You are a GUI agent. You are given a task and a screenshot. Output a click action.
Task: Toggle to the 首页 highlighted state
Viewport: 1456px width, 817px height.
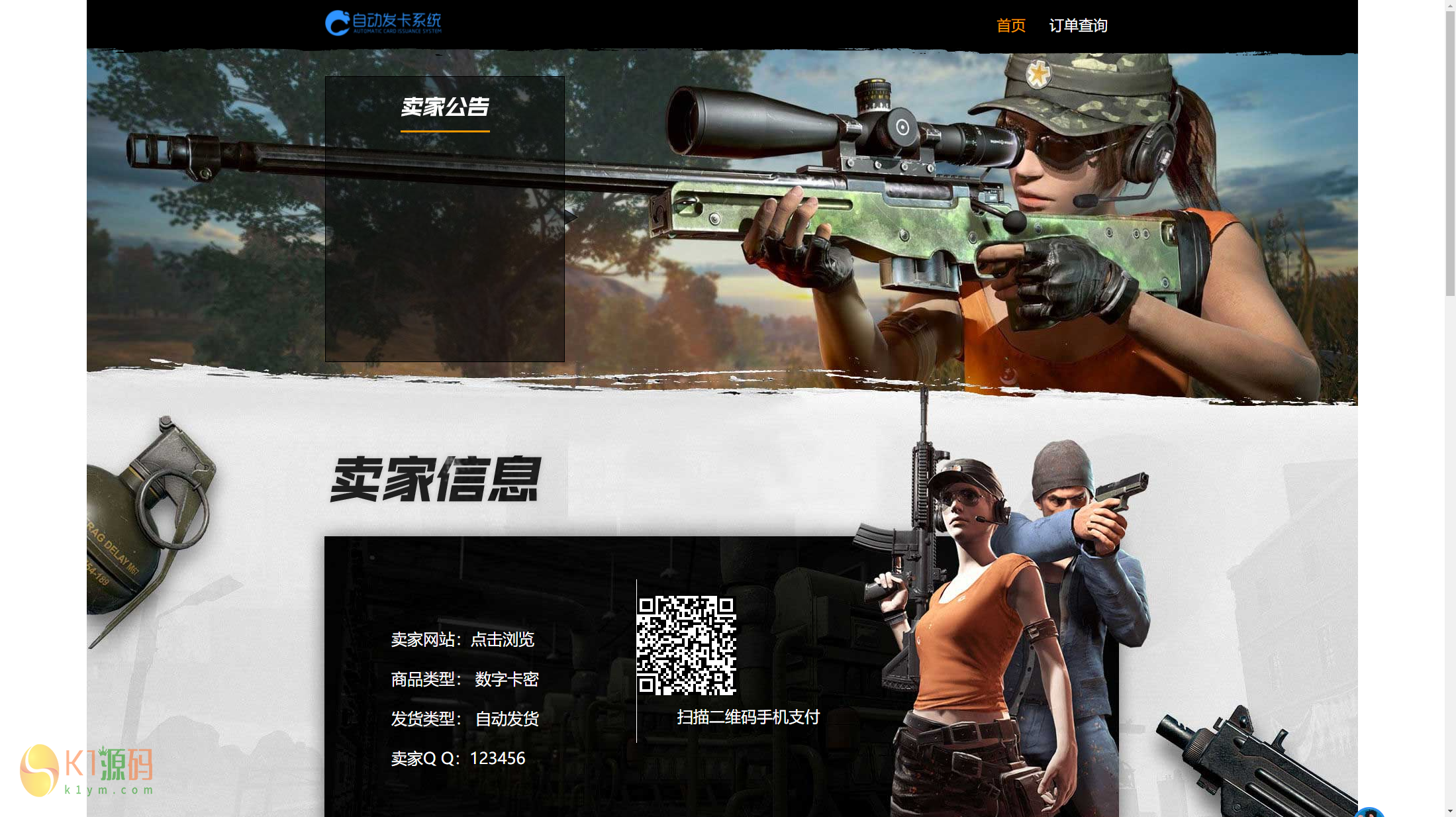coord(1010,25)
